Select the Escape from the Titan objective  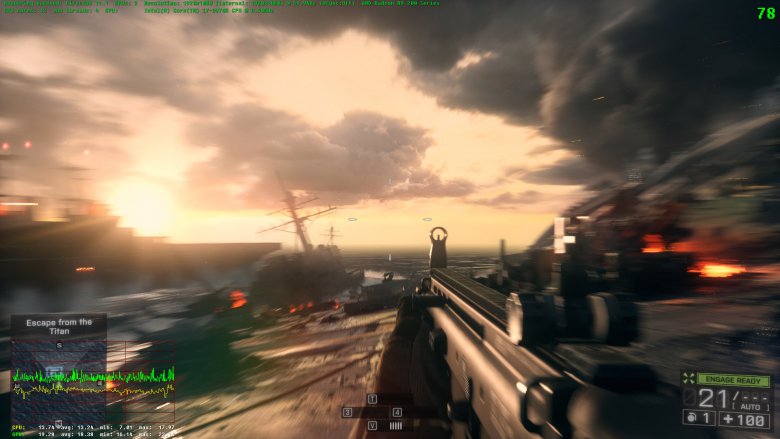point(59,326)
